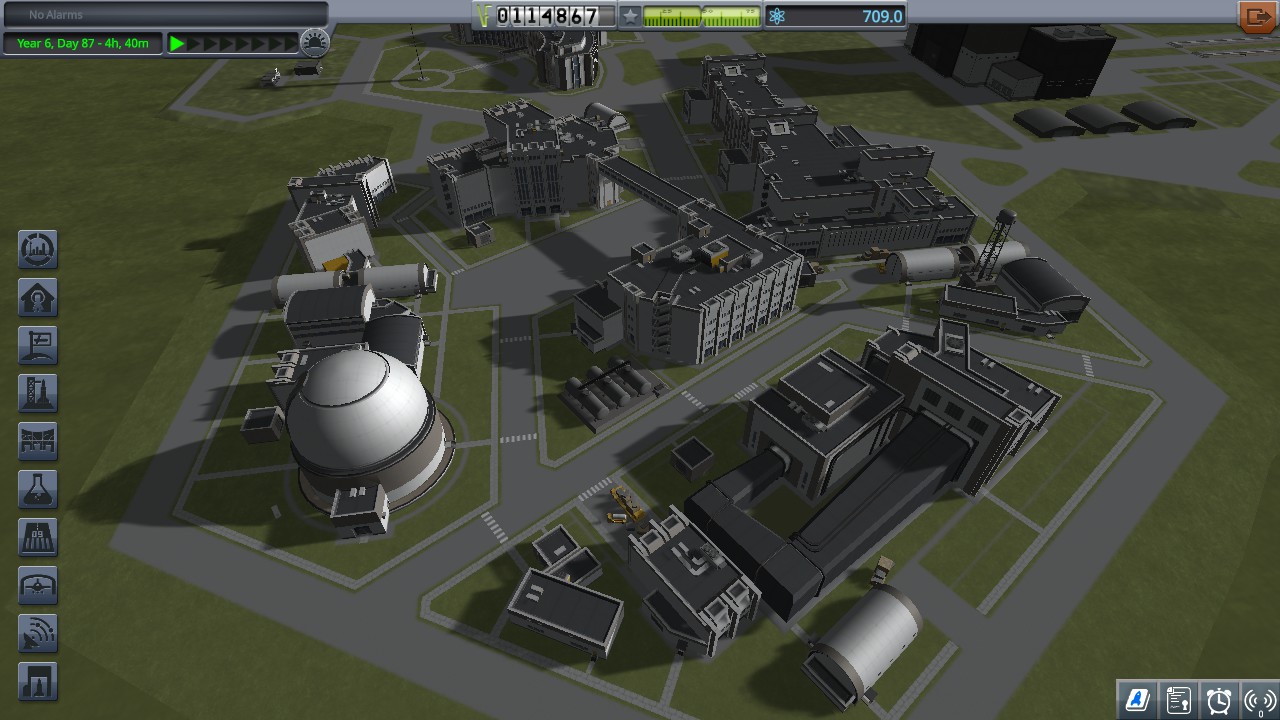
Task: Select the flag pole shortcut icon
Action: (38, 346)
